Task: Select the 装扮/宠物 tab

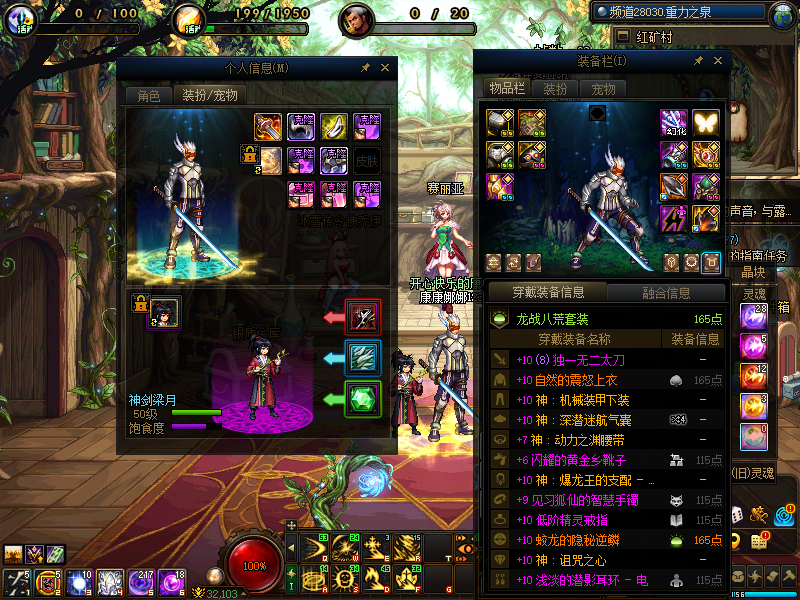Action: click(210, 96)
